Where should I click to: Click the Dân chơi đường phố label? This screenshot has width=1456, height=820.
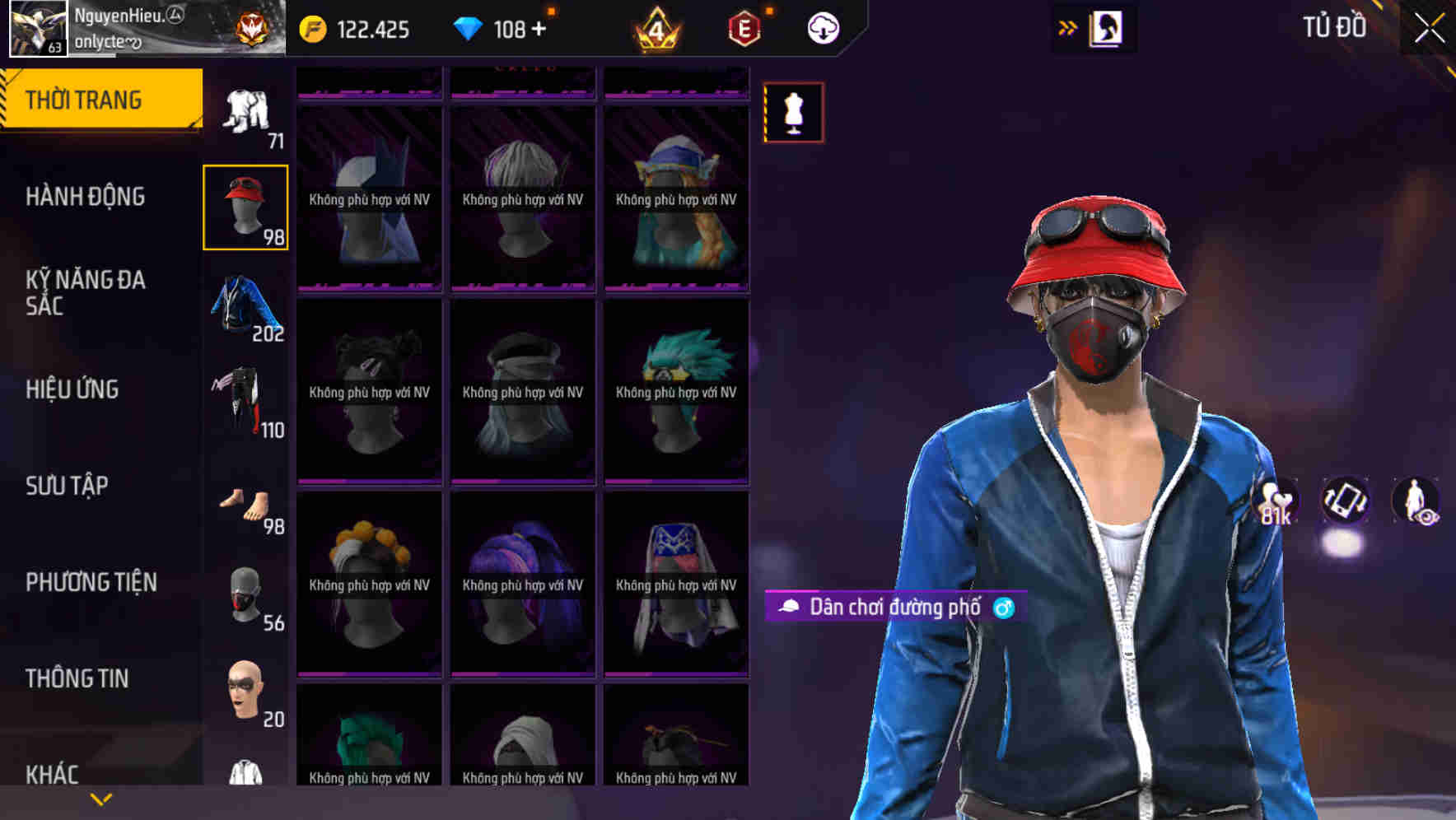click(x=894, y=608)
